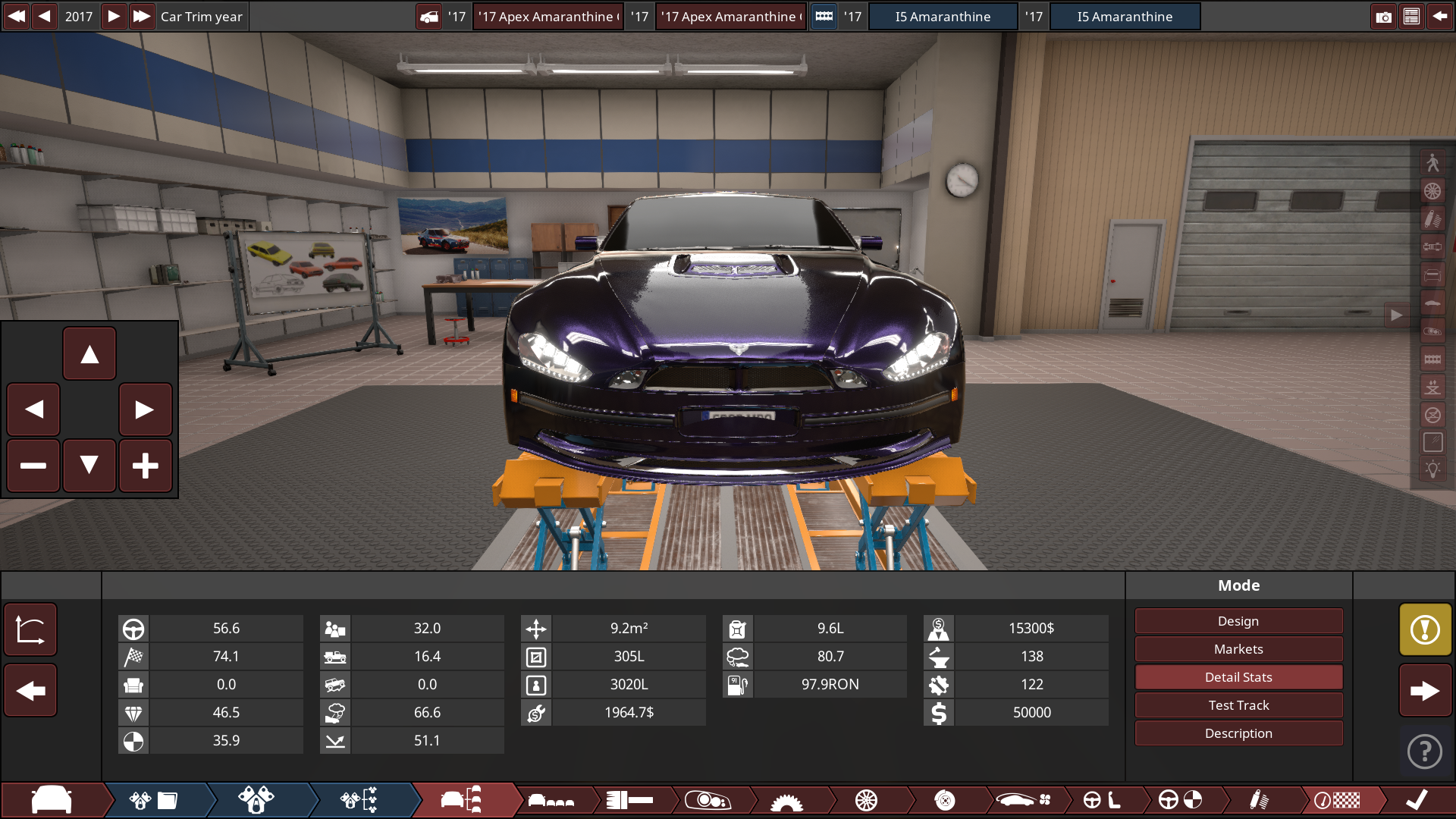Advance Car Trim year with fast-forward arrow
The height and width of the screenshot is (819, 1456).
[142, 16]
